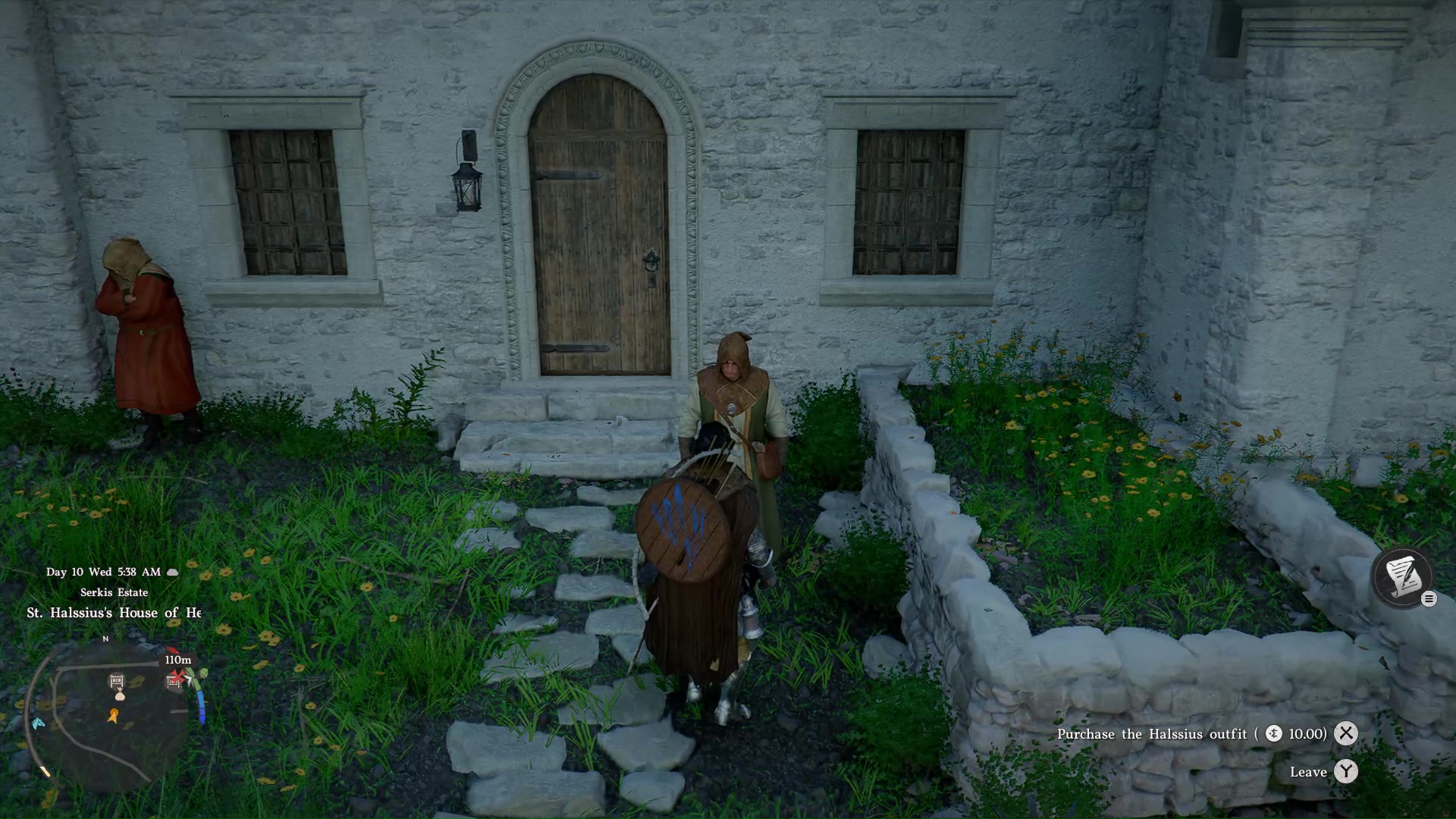Click the Purchase the Halssius outfit text
Viewport: 1456px width, 819px height.
tap(1153, 734)
